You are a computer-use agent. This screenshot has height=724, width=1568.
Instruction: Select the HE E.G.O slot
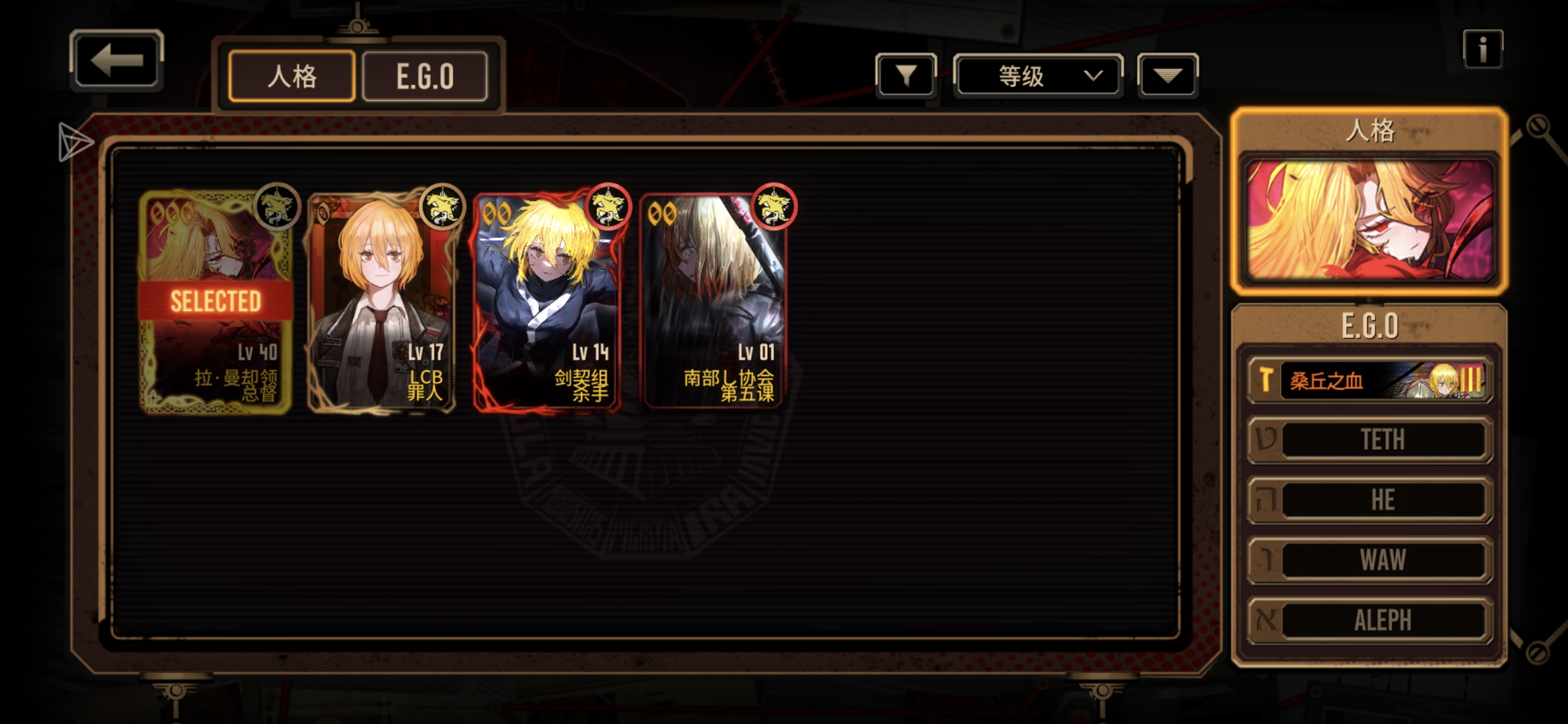pyautogui.click(x=1370, y=500)
